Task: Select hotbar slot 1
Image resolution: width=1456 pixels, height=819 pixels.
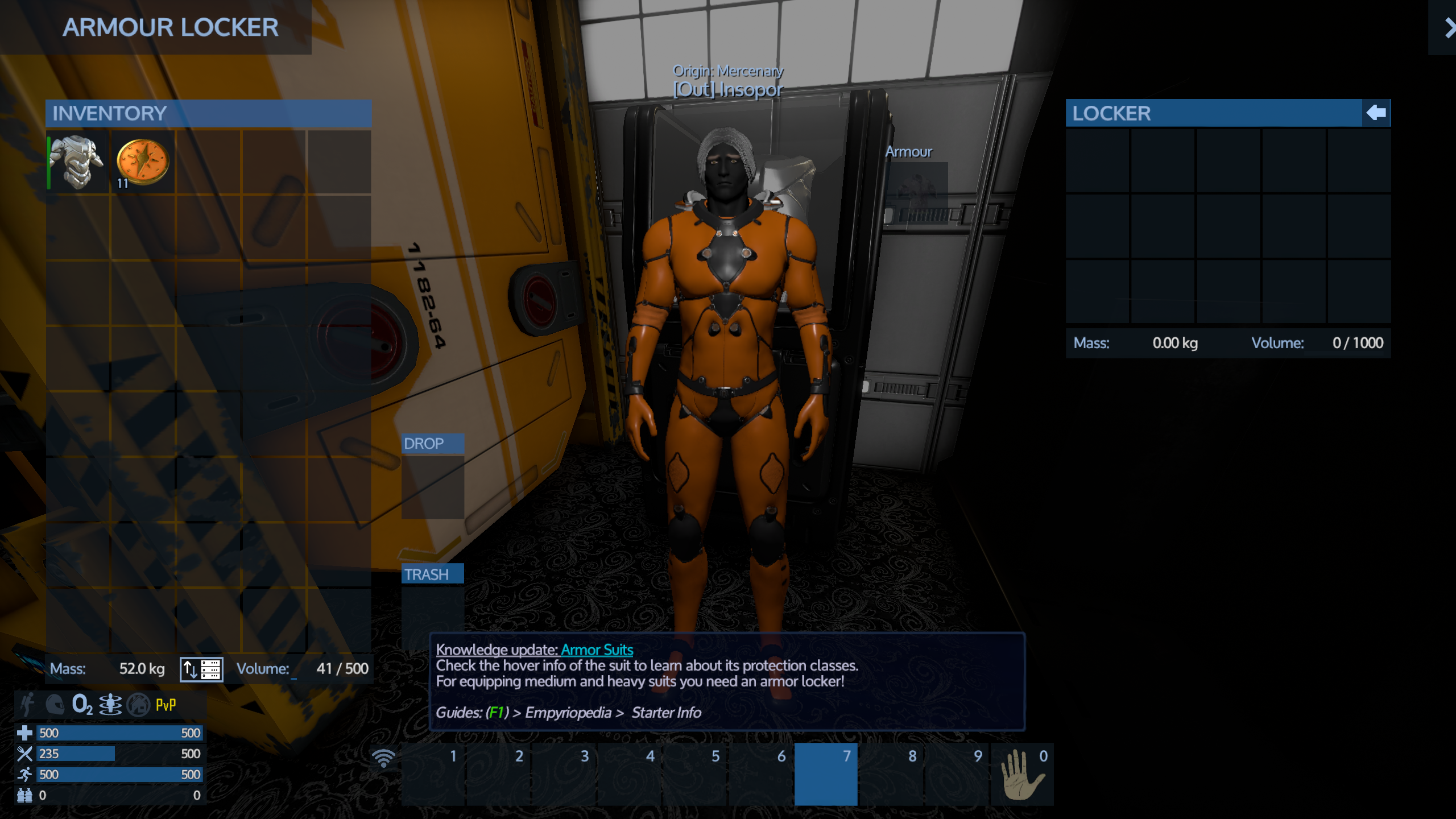Action: [x=433, y=774]
